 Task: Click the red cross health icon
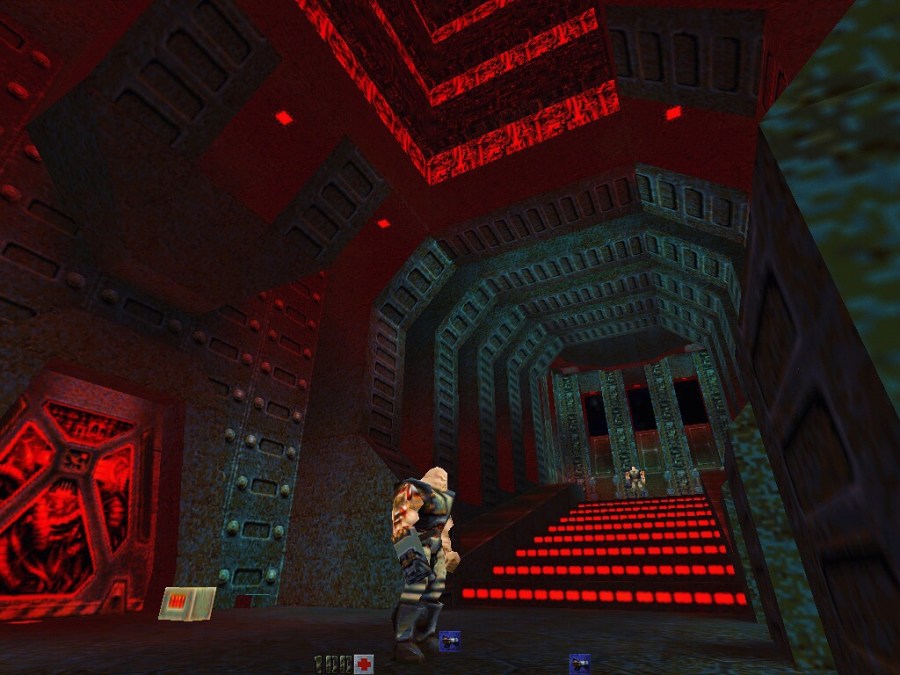[x=363, y=663]
